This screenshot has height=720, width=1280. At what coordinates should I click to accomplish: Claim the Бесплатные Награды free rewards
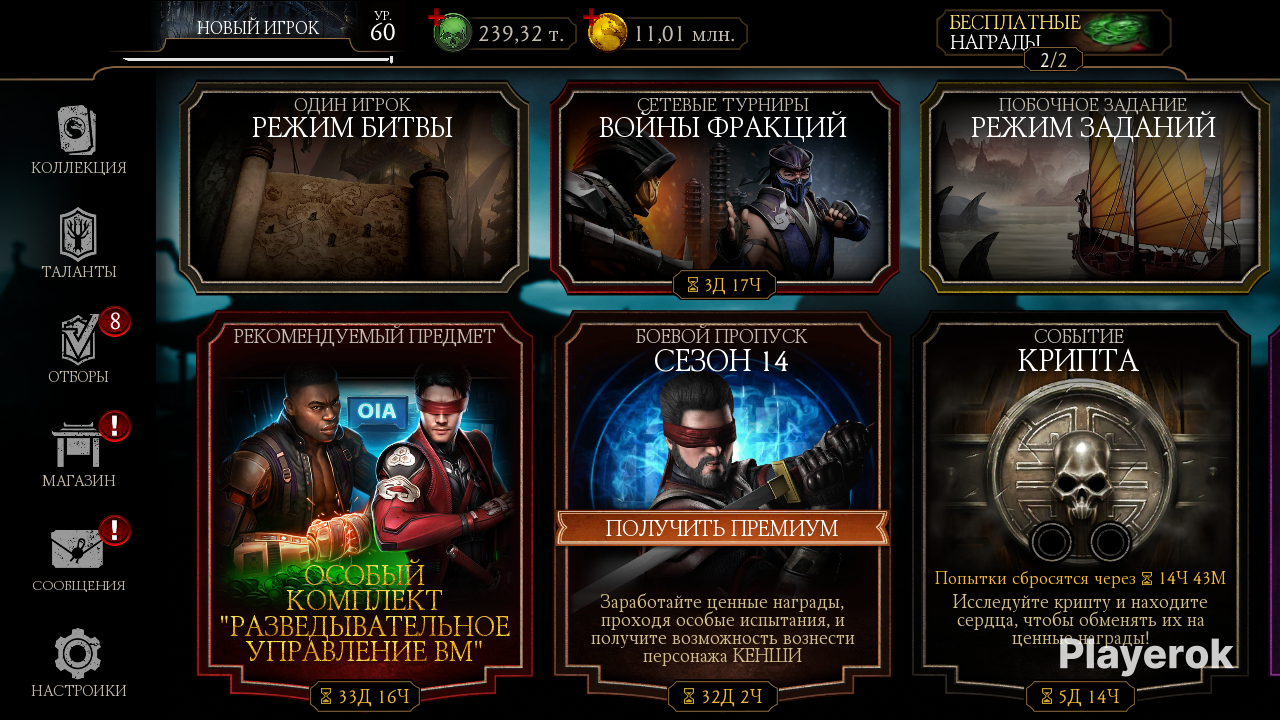point(1054,34)
